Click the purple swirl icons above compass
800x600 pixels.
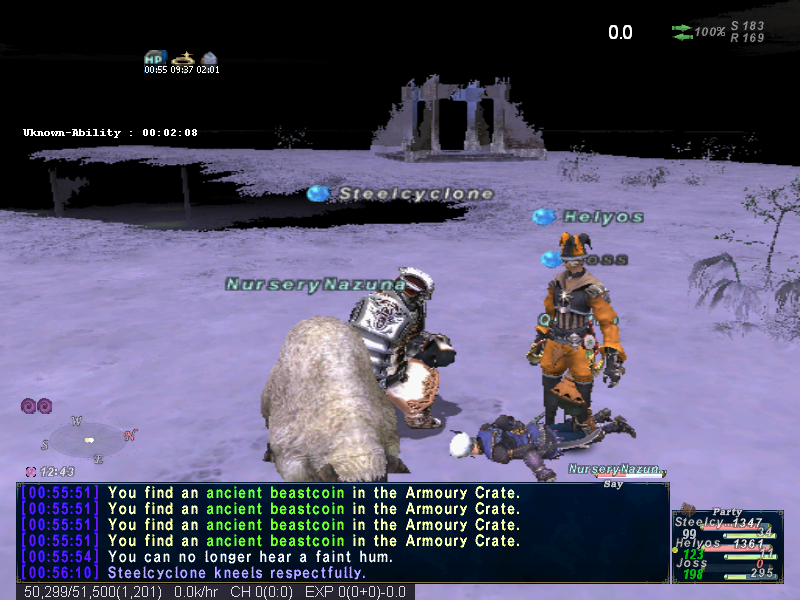[37, 405]
